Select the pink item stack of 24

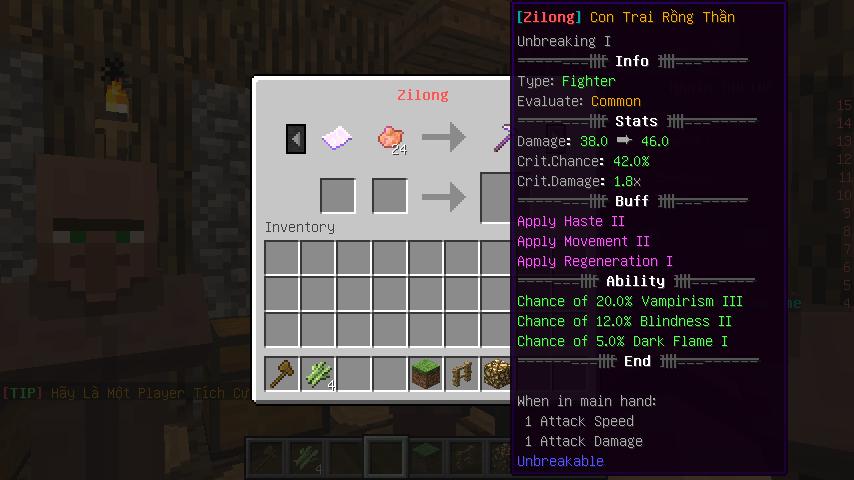tap(390, 138)
